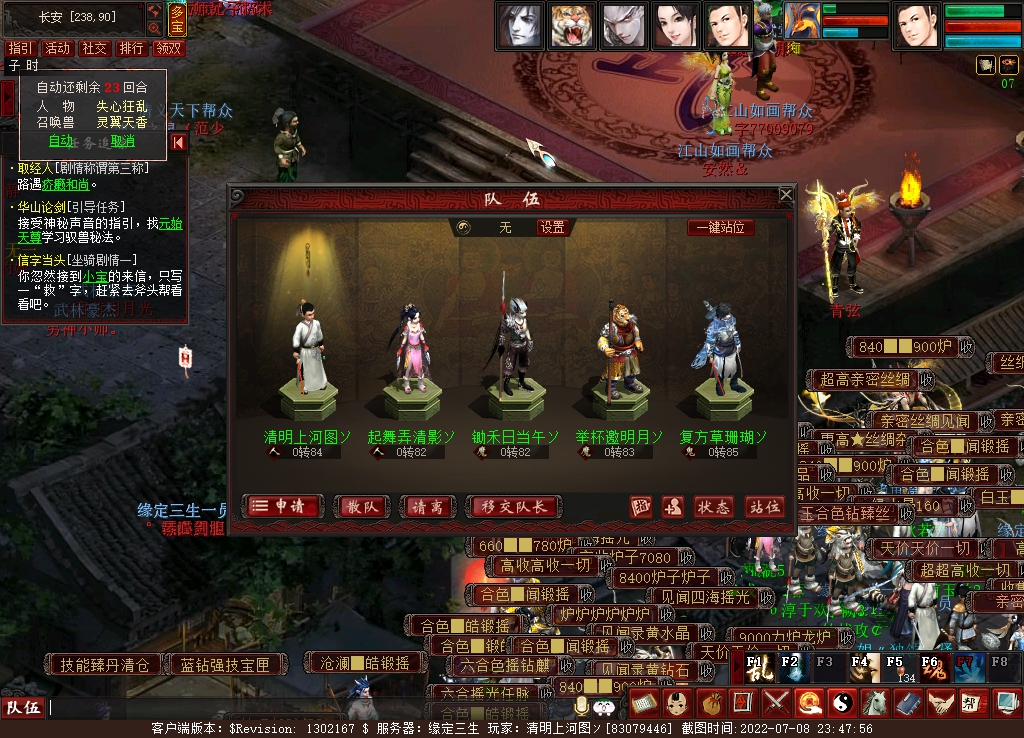Cancel auto-battle with 取消 link

(x=122, y=141)
